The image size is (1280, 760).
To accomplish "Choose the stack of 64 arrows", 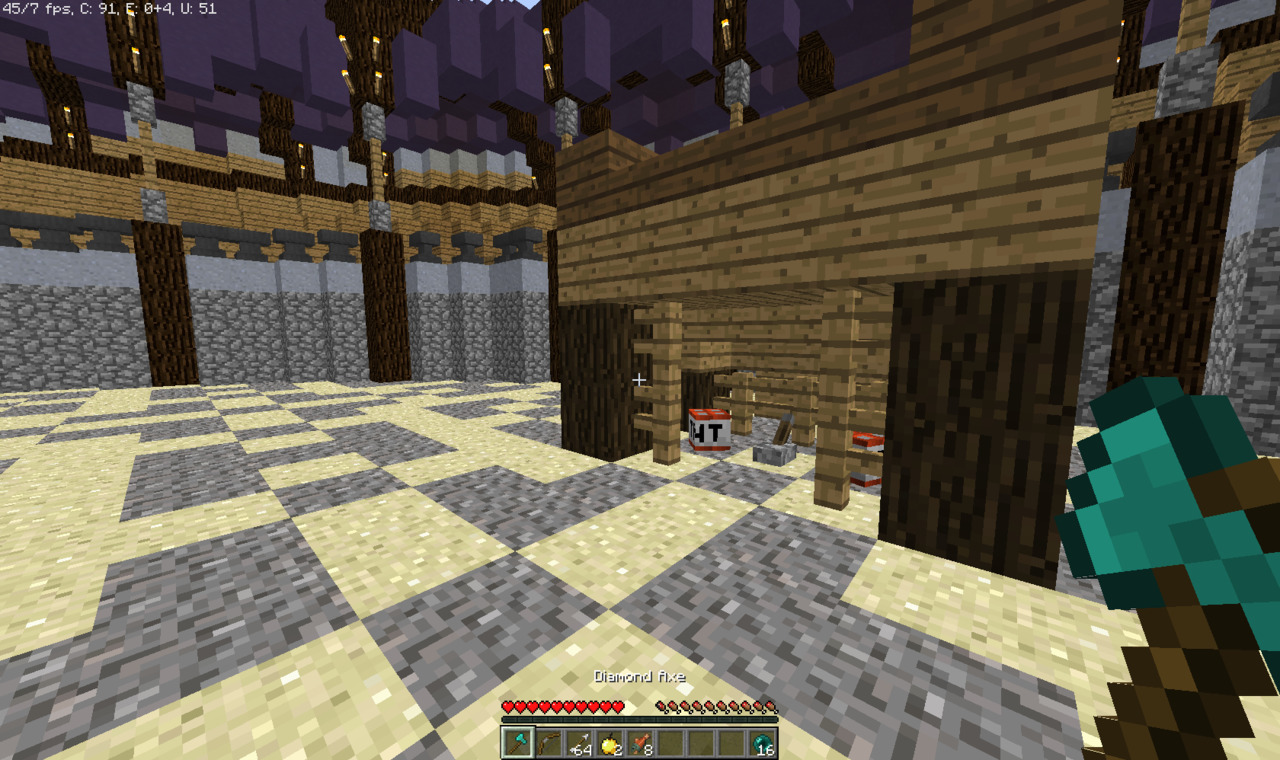I will (x=579, y=743).
